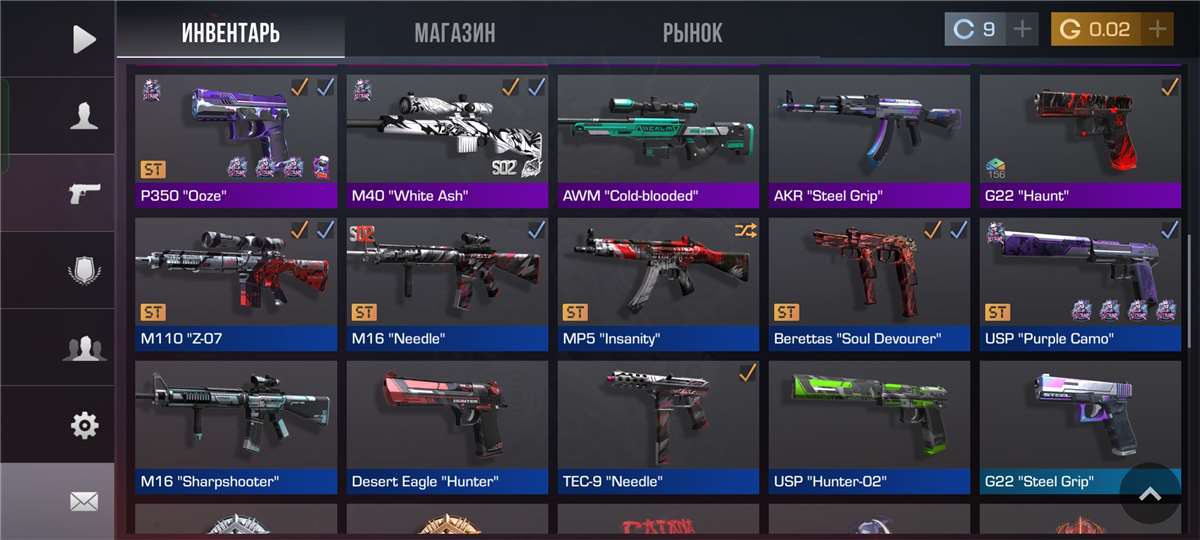This screenshot has height=540, width=1200.
Task: Open the settings gear icon
Action: pyautogui.click(x=84, y=425)
